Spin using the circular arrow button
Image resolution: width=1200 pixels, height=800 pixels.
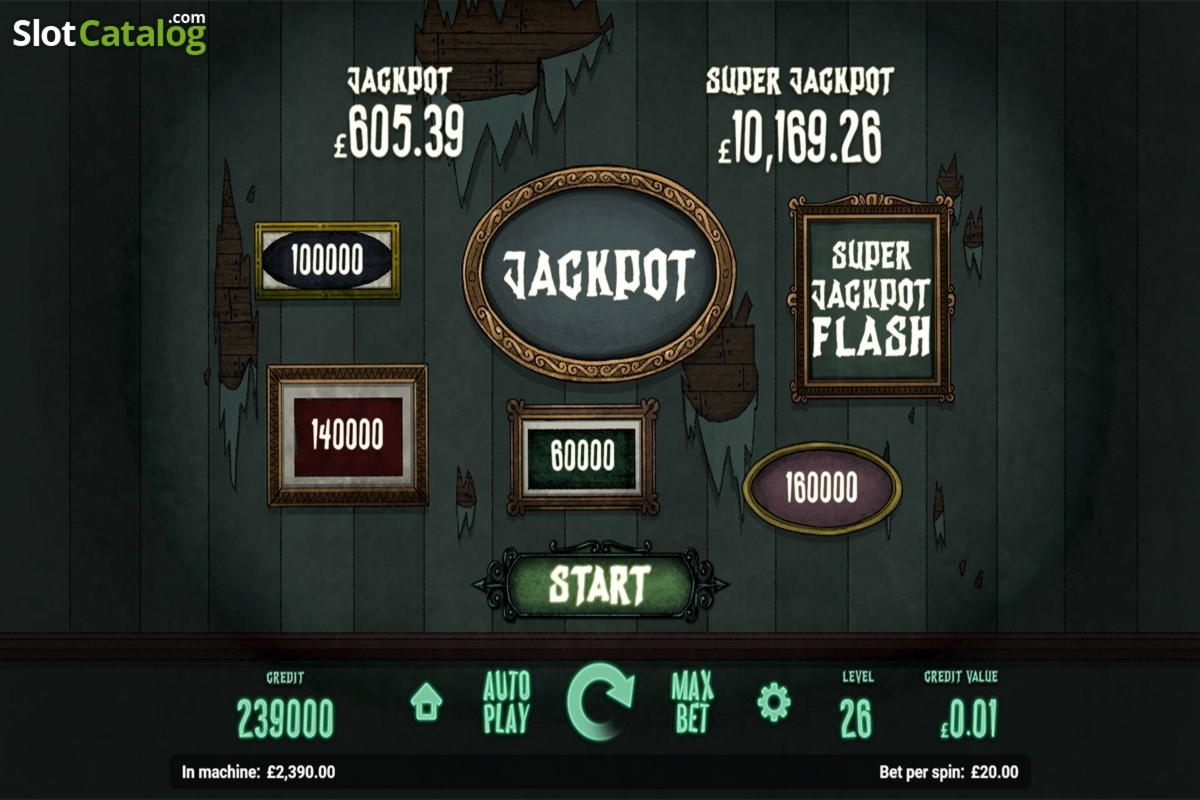pyautogui.click(x=600, y=701)
